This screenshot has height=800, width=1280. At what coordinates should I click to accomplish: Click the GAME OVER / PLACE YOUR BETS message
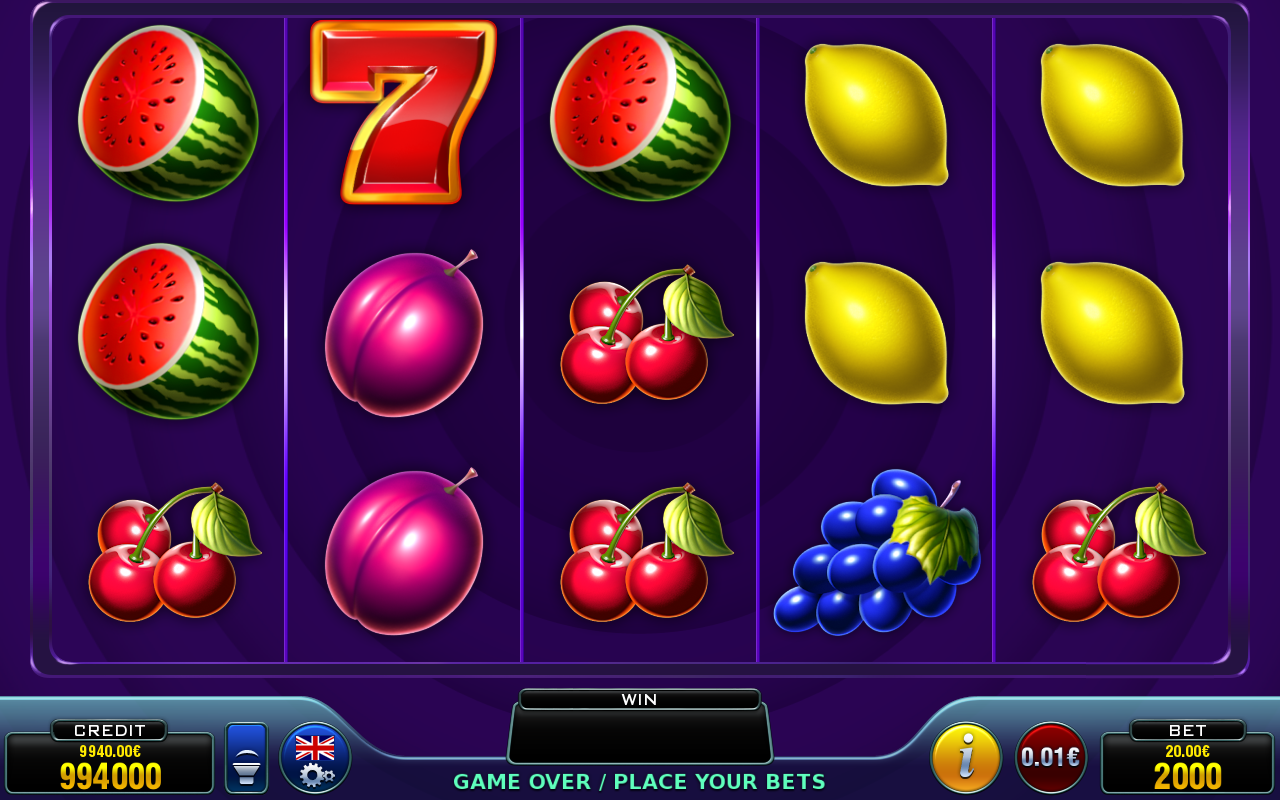(640, 782)
